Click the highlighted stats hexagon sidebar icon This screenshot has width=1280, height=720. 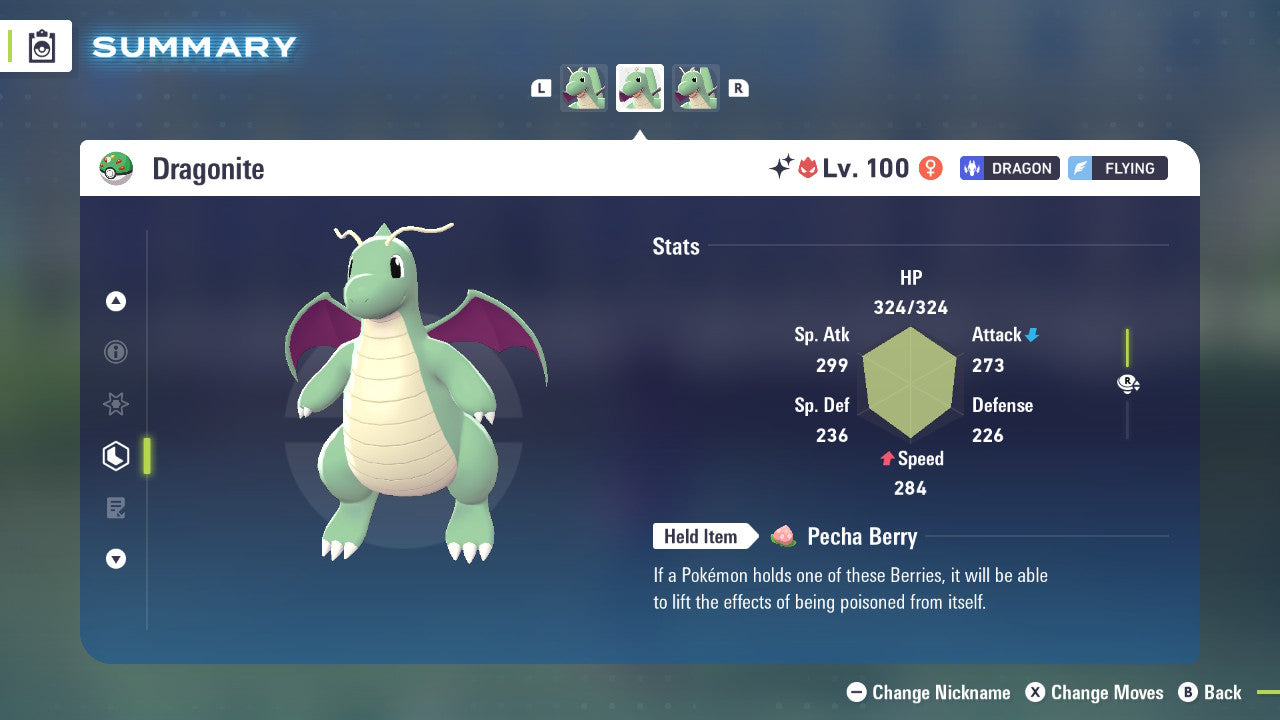(x=116, y=456)
